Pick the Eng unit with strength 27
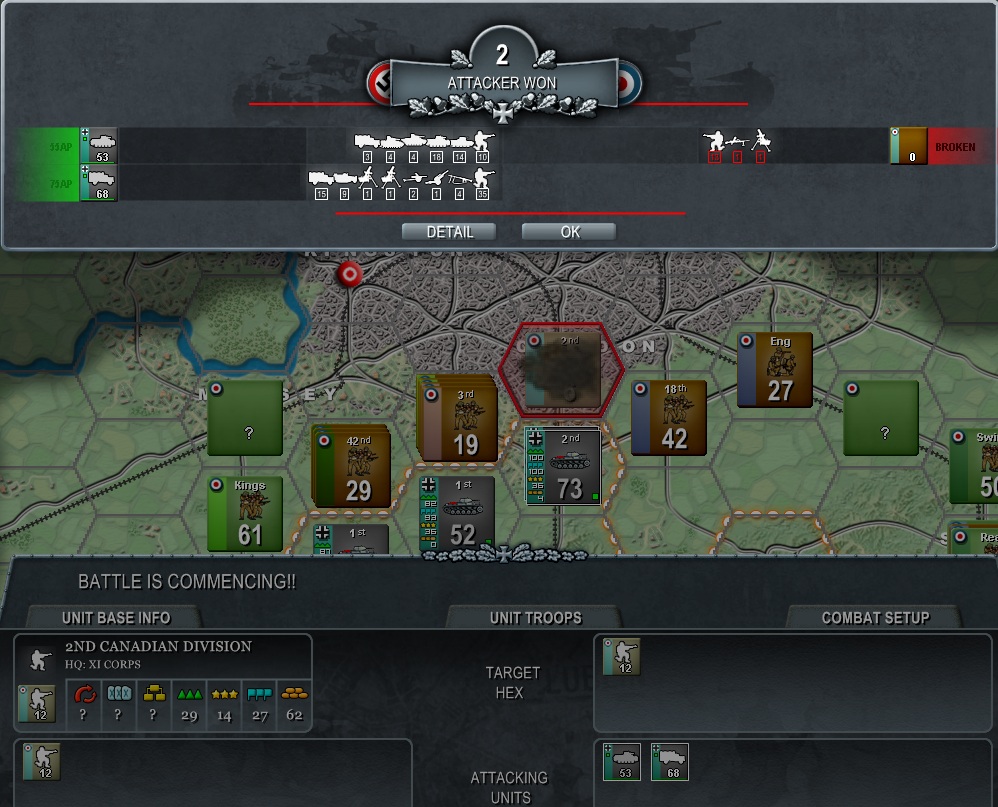This screenshot has height=807, width=998. 776,369
